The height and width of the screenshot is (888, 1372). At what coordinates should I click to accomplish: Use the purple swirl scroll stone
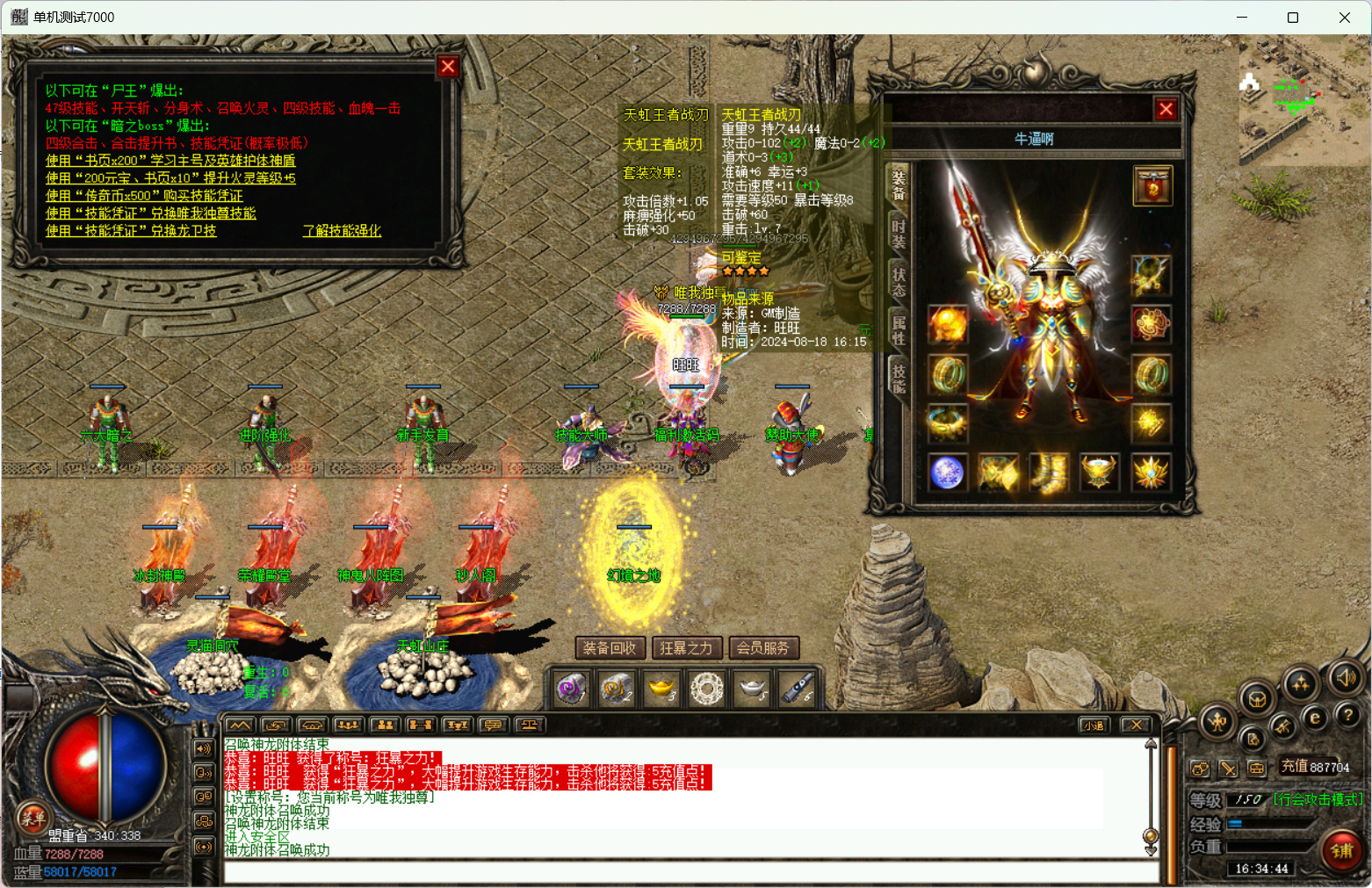[x=571, y=689]
